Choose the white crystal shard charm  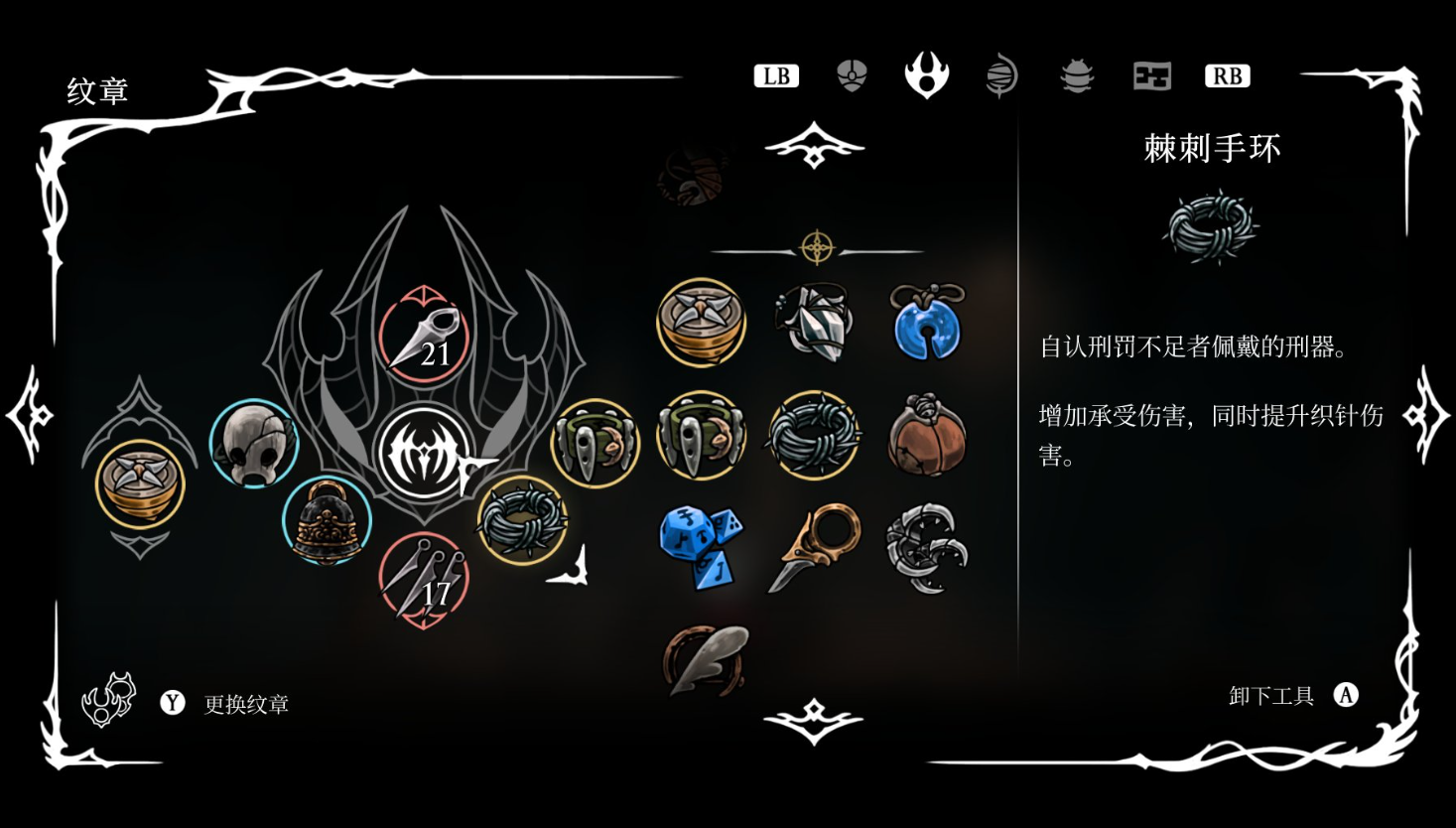814,321
